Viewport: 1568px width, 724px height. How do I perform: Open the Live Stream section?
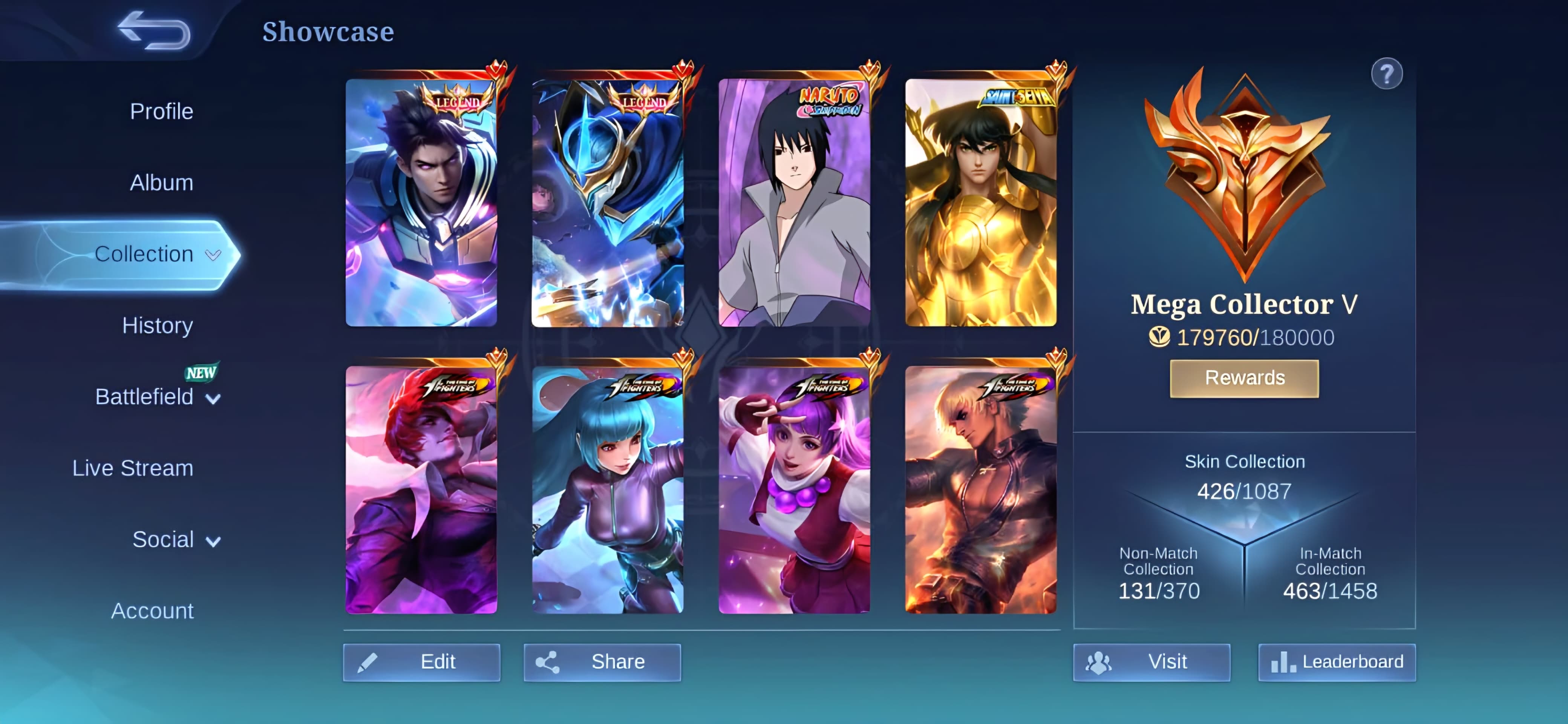click(133, 468)
